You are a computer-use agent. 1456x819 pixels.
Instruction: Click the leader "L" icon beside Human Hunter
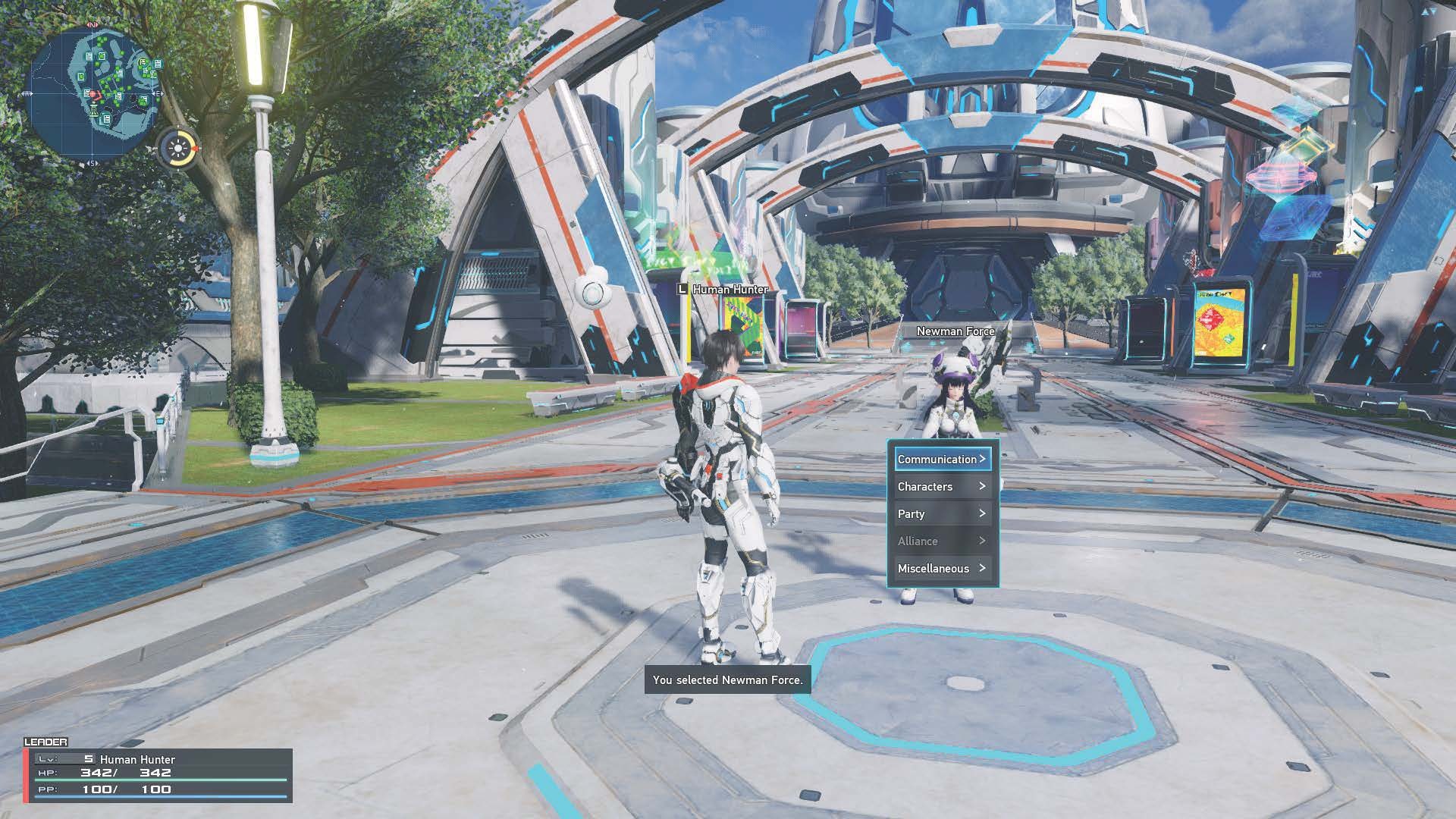click(682, 290)
